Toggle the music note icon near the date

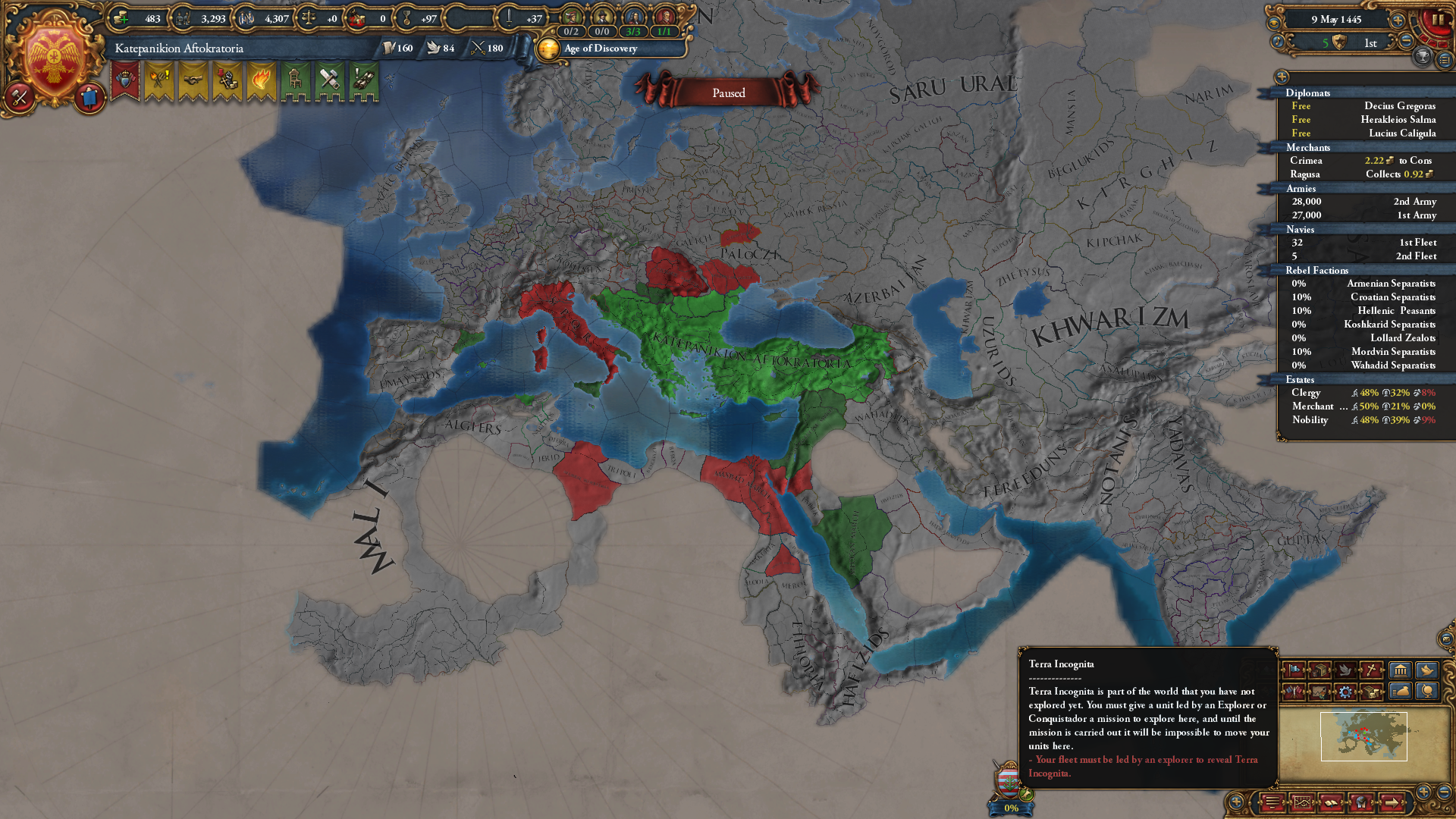1277,42
